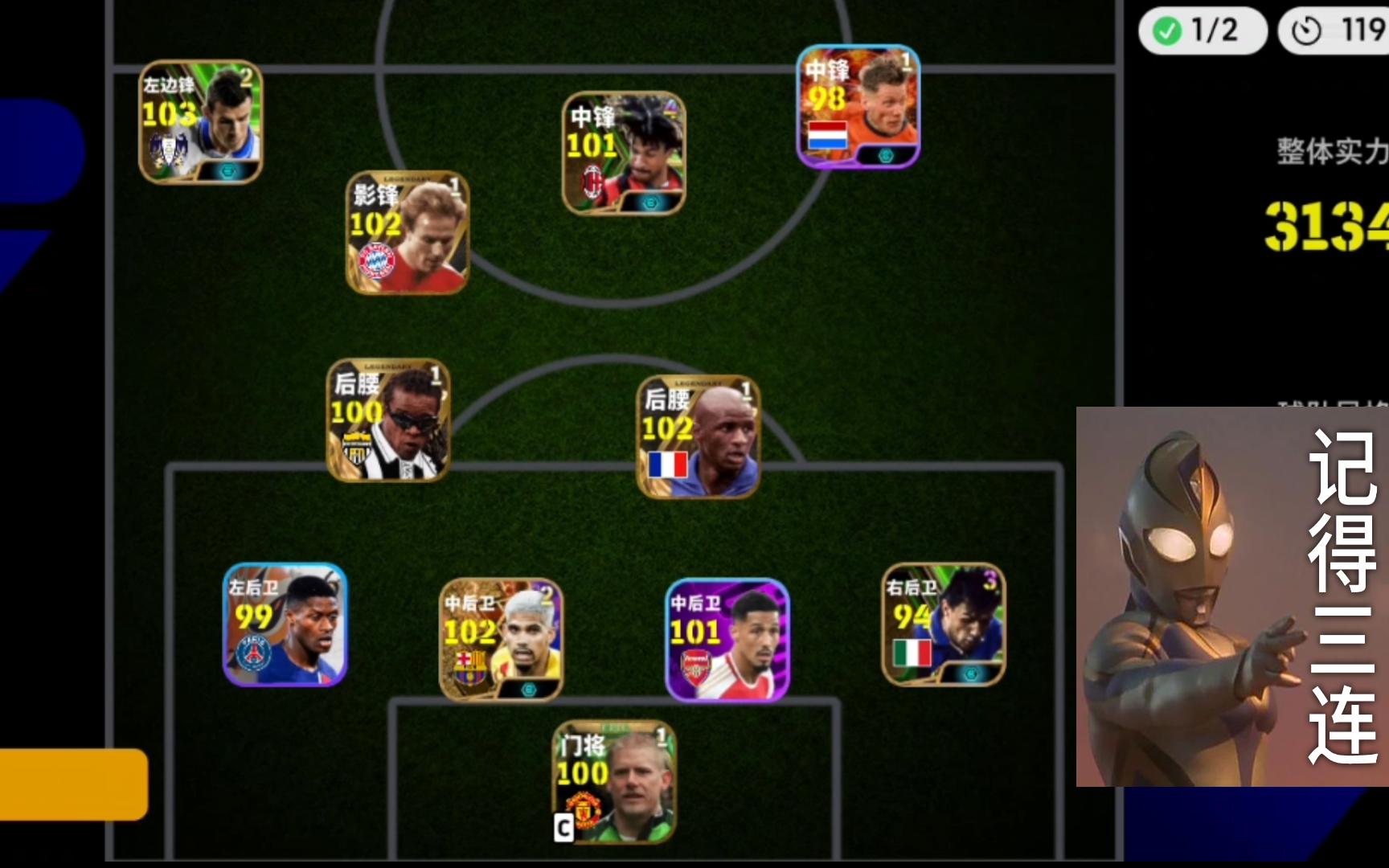Open the 100-rated defensive midfielder with goggles
This screenshot has width=1389, height=868.
[387, 420]
